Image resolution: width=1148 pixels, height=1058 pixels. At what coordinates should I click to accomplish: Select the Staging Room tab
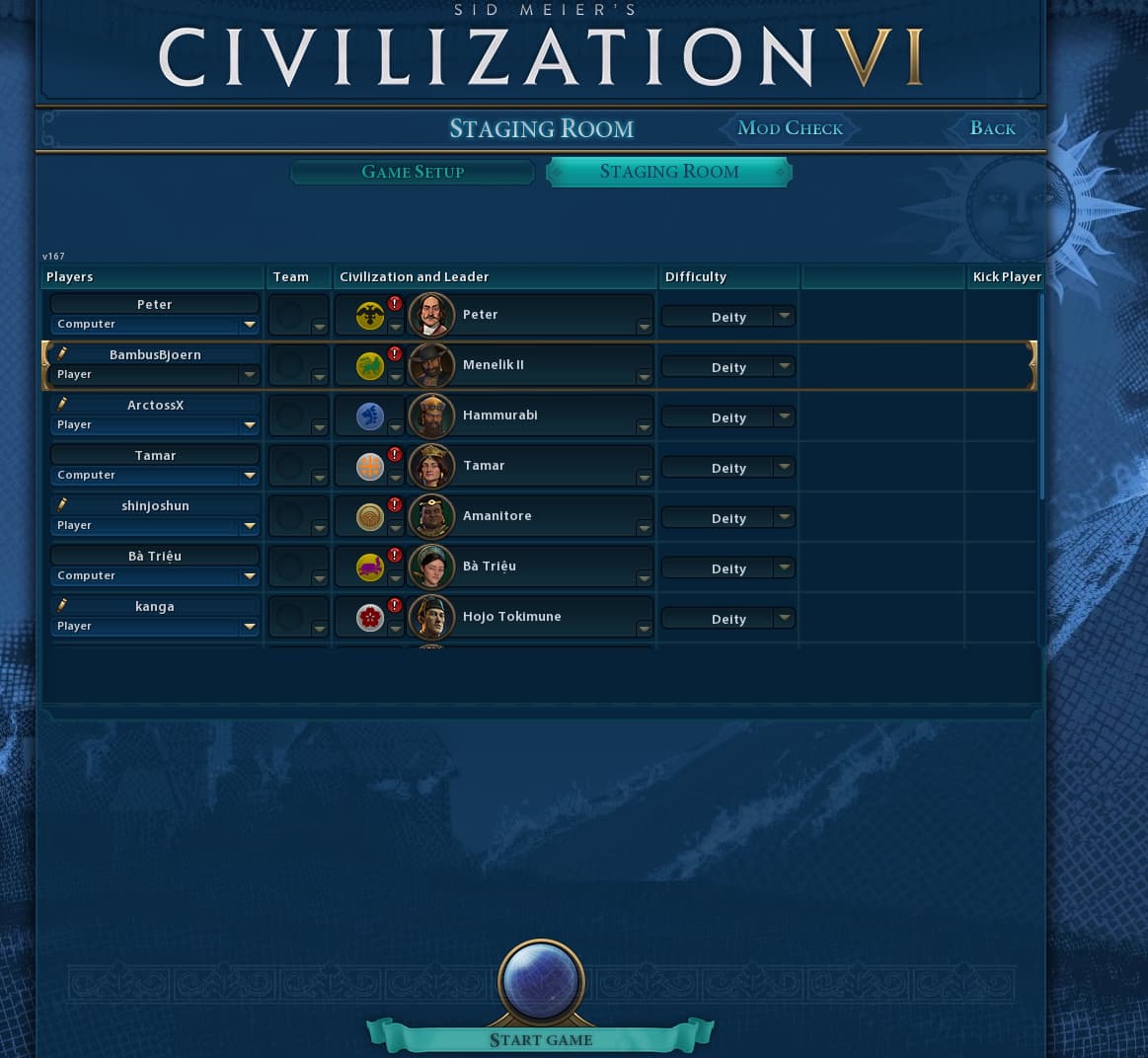pos(669,172)
